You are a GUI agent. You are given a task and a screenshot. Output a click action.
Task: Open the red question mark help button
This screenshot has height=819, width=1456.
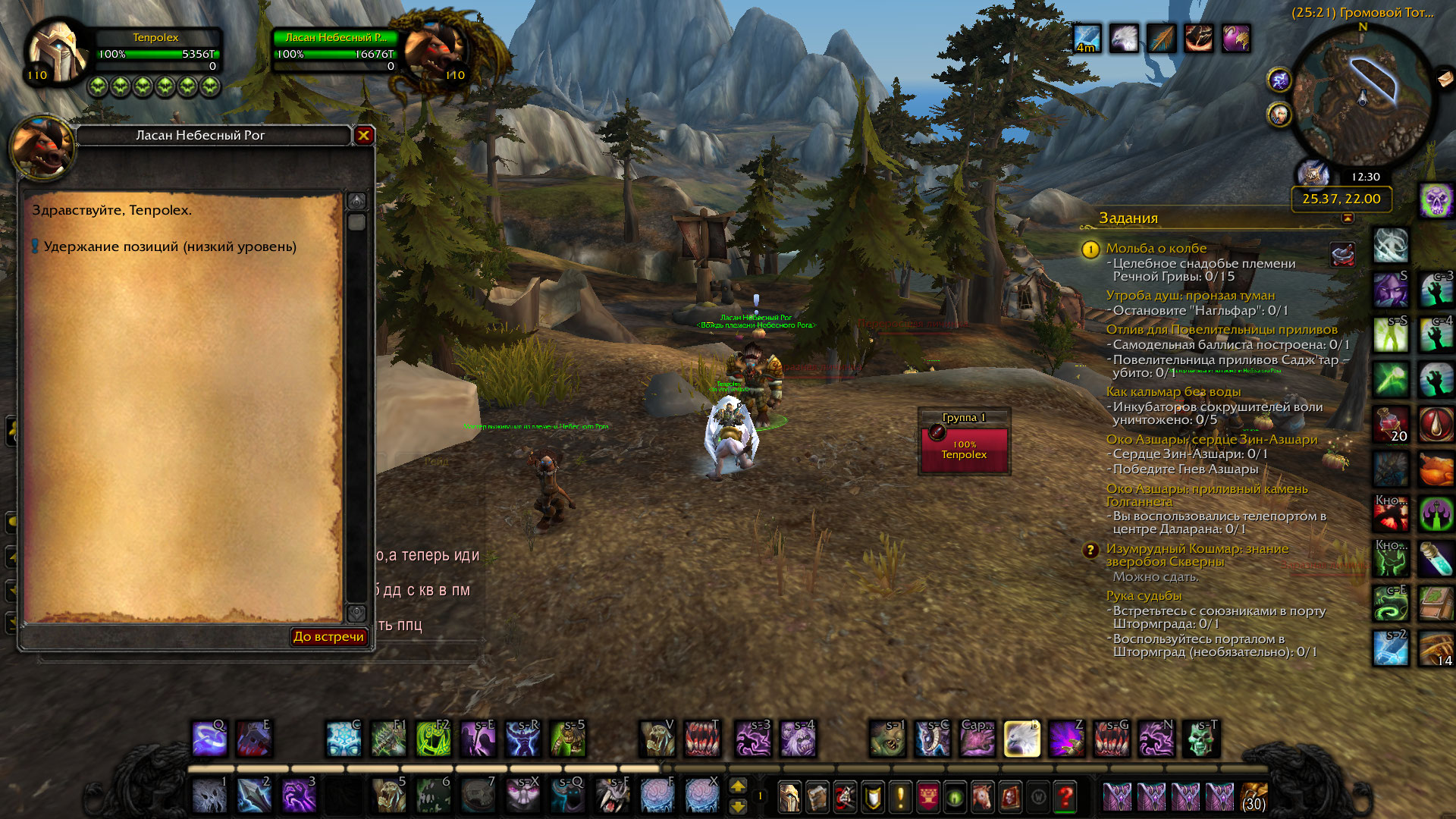[x=1065, y=796]
